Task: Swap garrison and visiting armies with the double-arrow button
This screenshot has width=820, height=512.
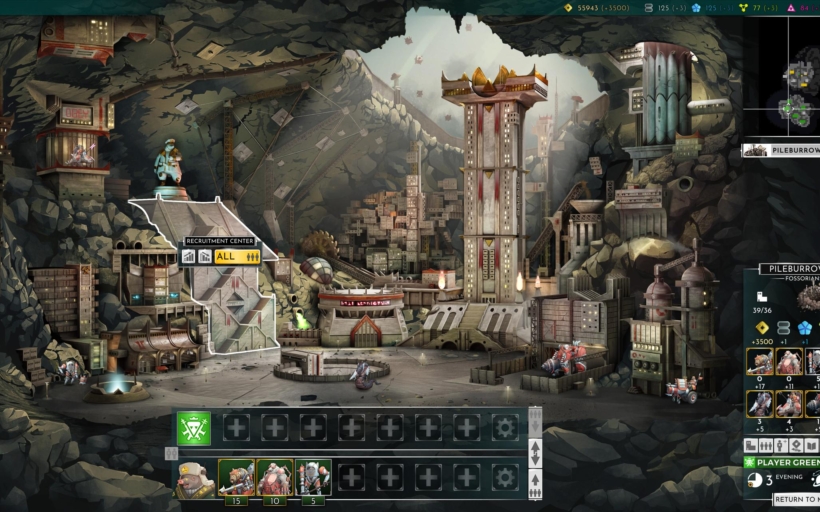Action: [535, 453]
